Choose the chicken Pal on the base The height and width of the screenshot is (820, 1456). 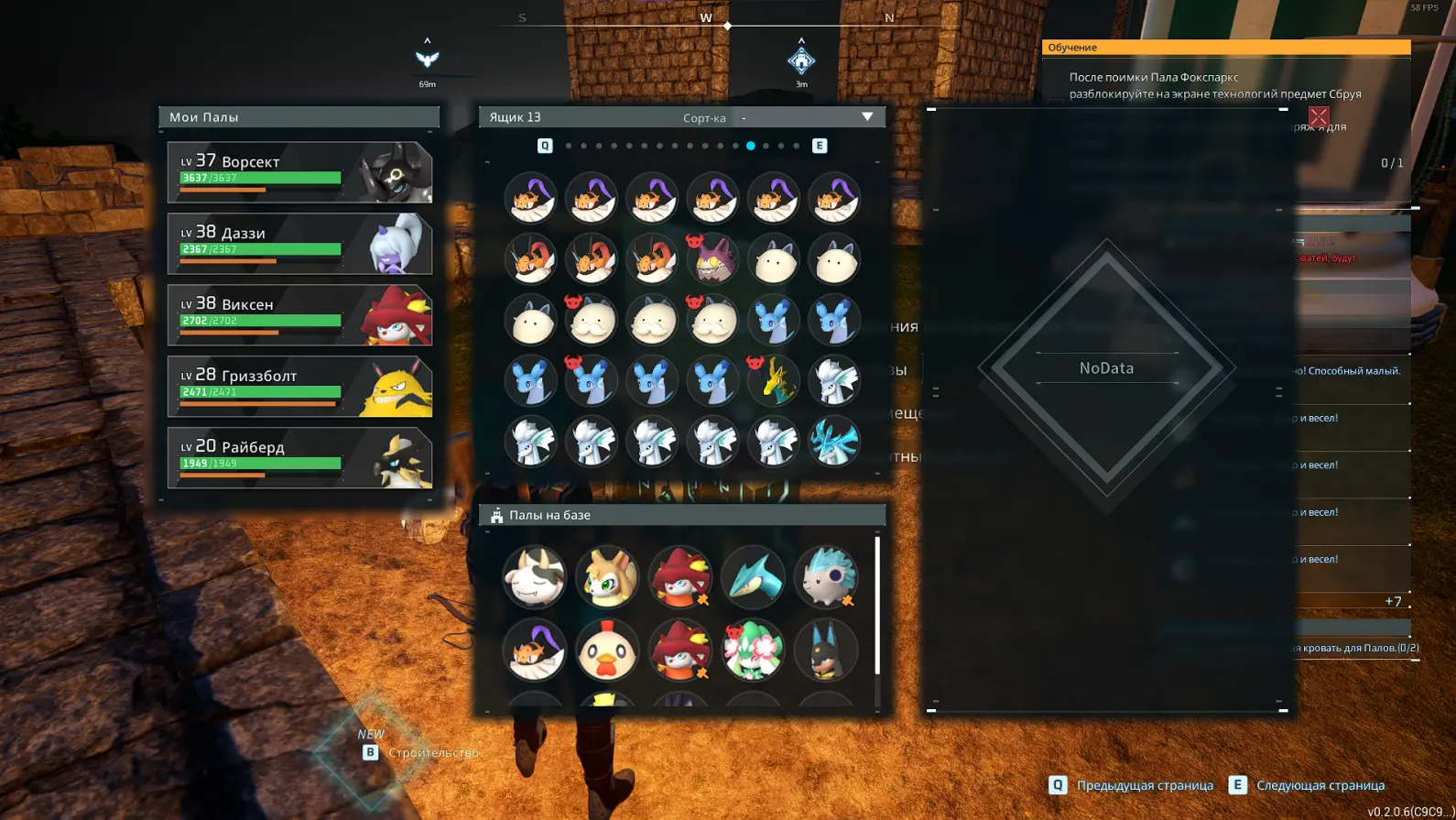tap(607, 651)
